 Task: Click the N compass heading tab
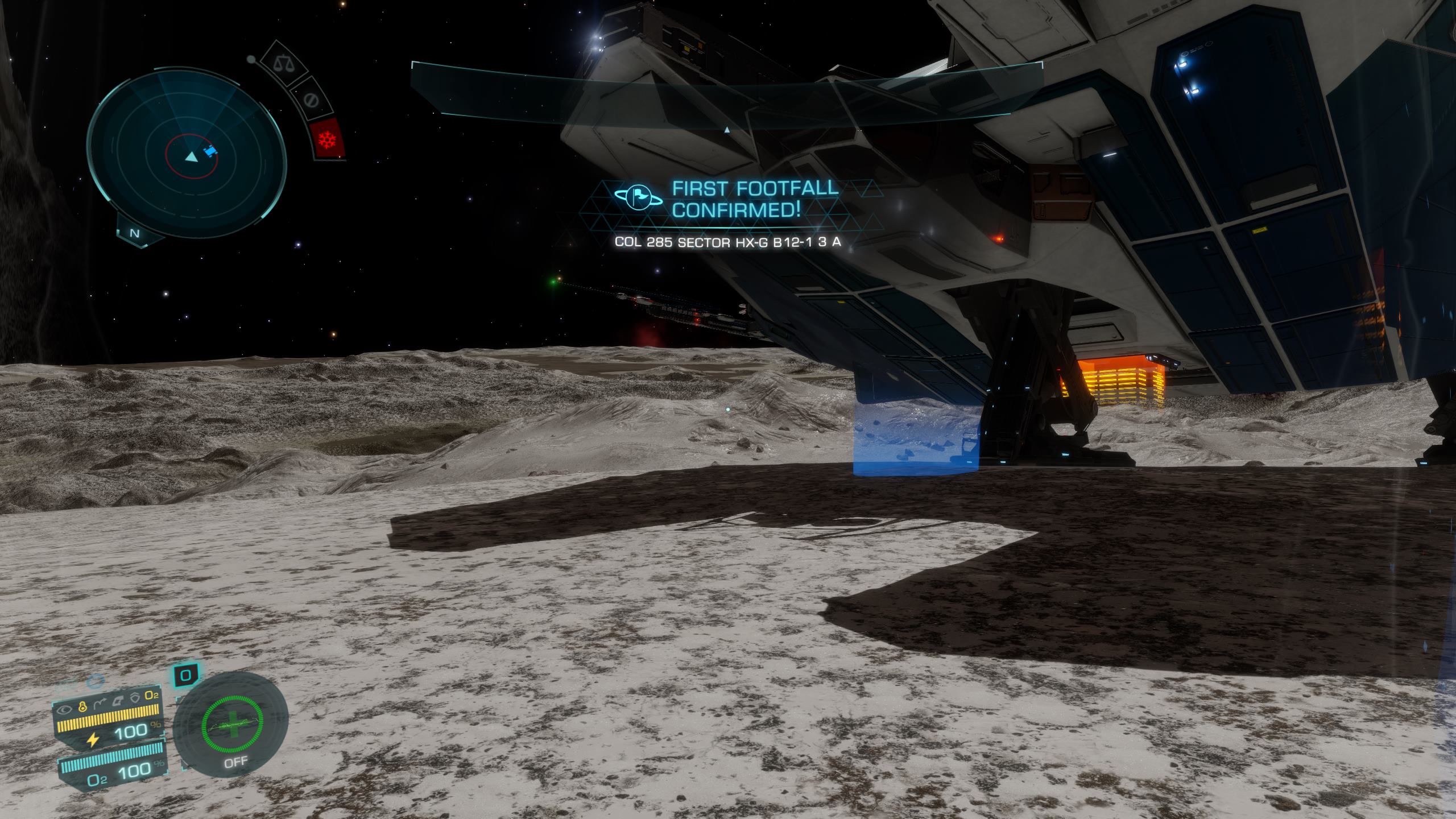point(135,233)
